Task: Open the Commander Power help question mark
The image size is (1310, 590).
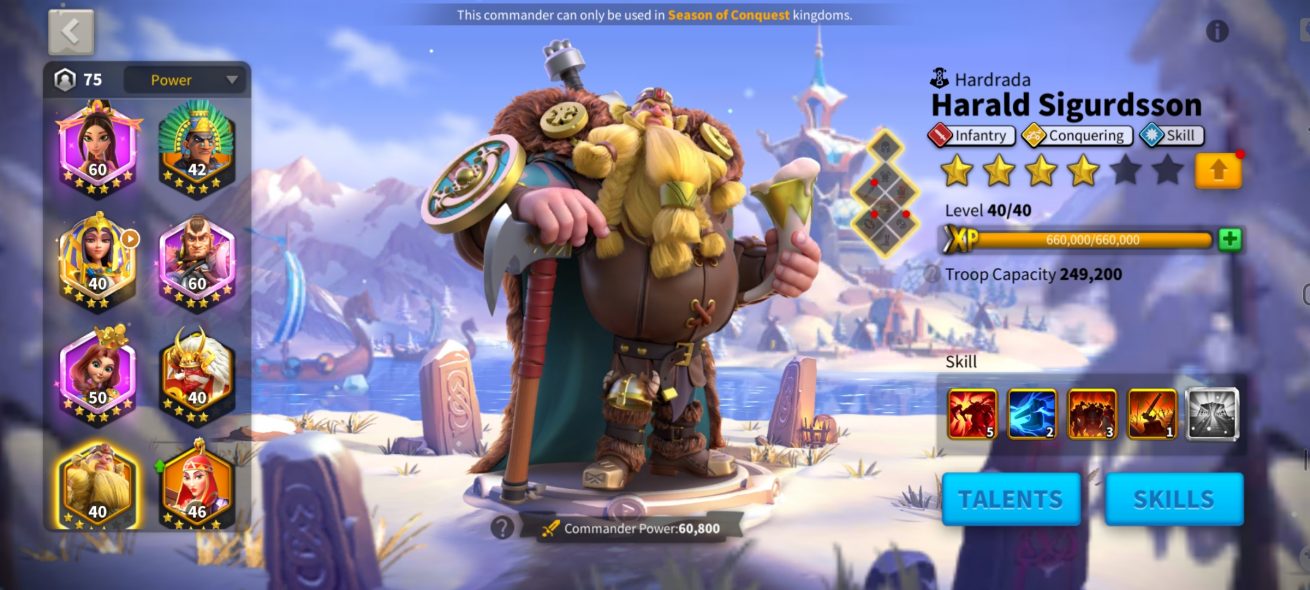Action: [x=502, y=528]
